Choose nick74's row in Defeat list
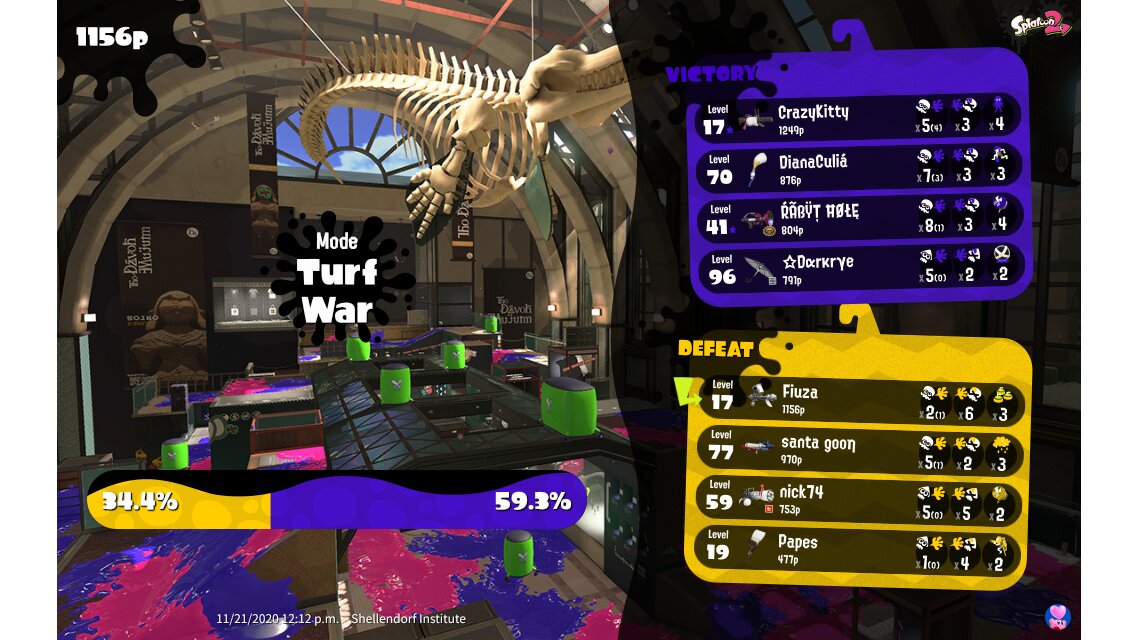Viewport: 1138px width, 640px height. (x=858, y=499)
